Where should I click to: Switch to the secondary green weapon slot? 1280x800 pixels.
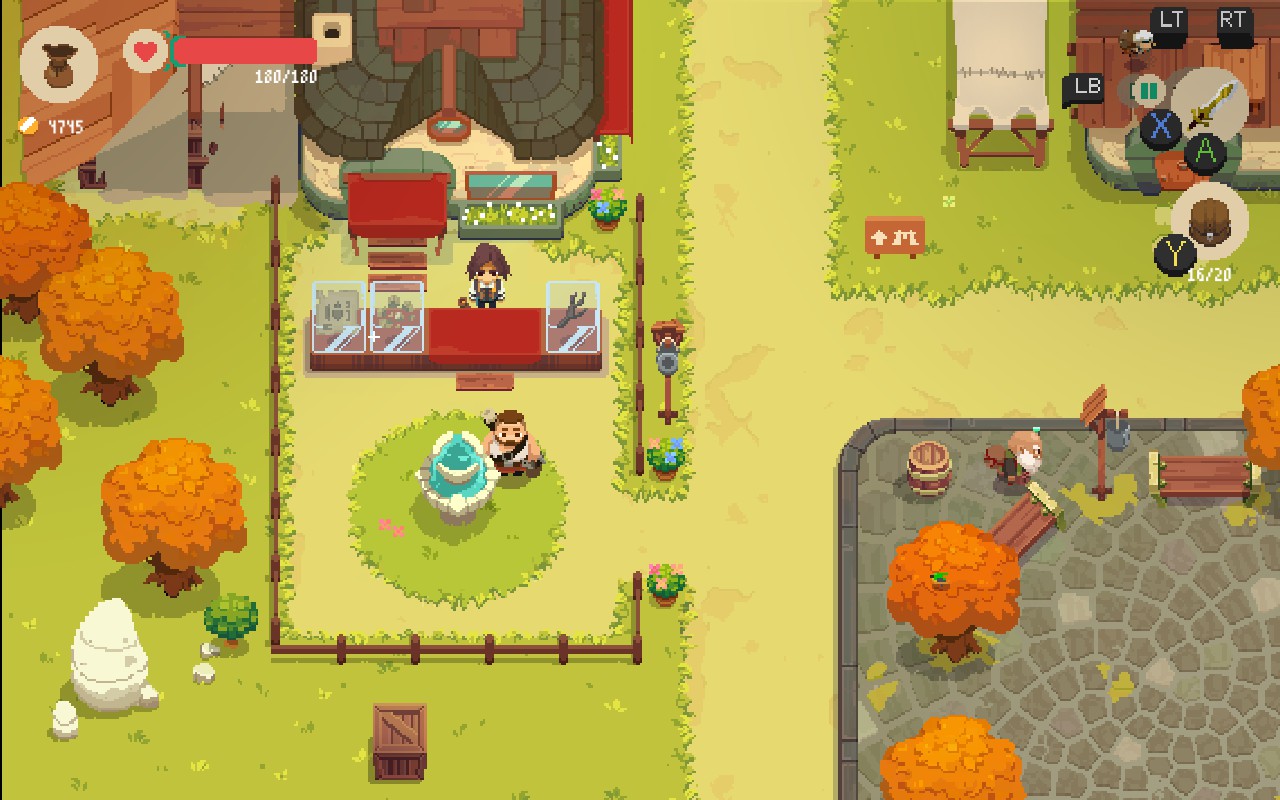pos(1148,92)
